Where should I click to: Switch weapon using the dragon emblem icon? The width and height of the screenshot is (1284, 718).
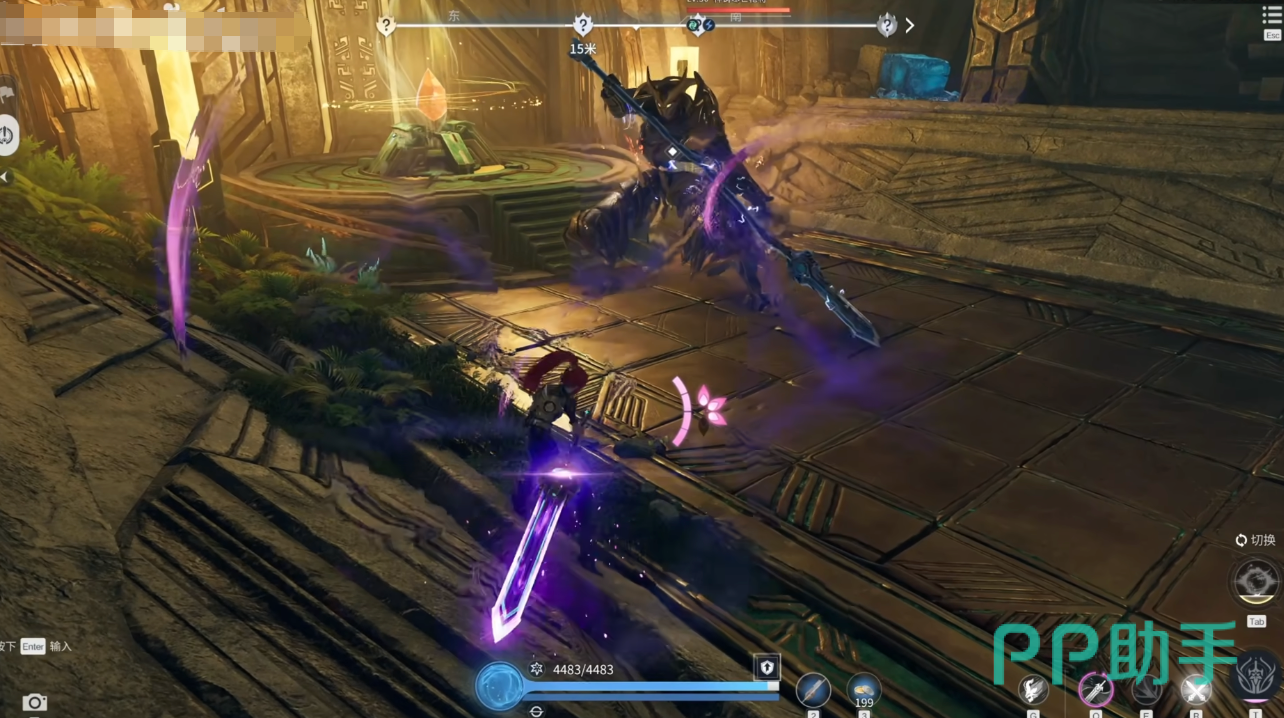point(1257,580)
